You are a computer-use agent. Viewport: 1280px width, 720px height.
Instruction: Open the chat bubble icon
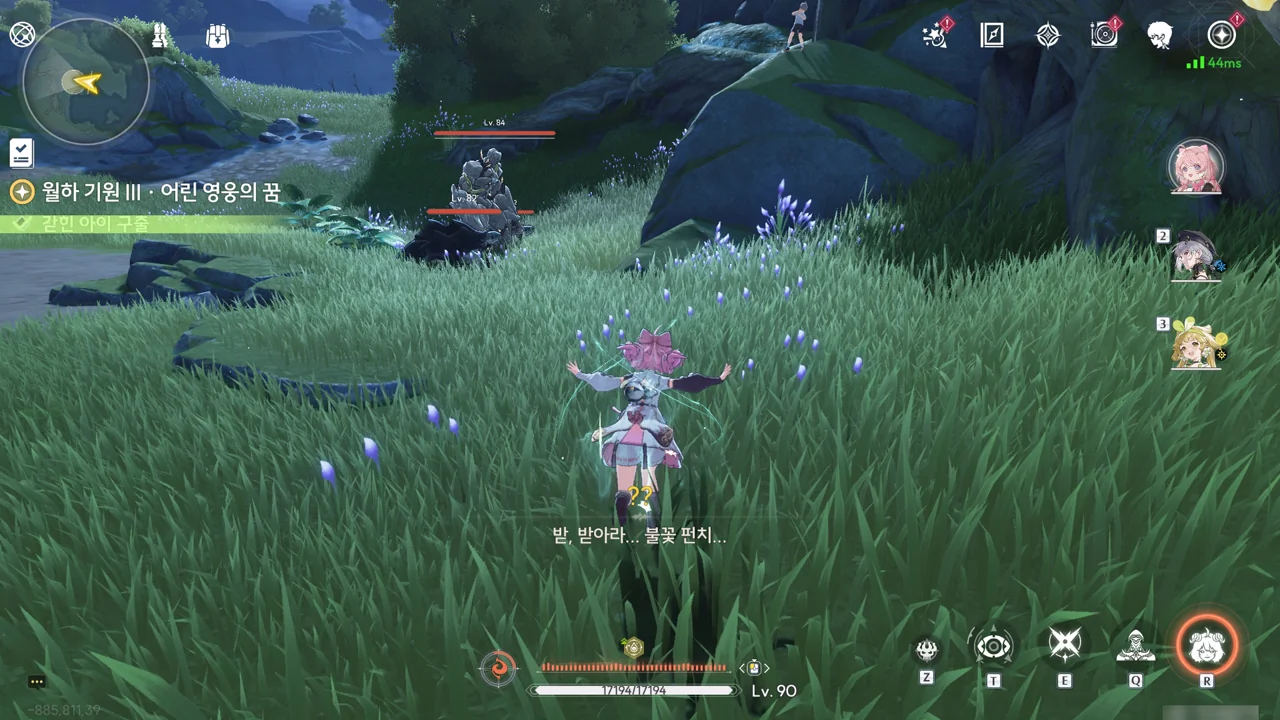(x=37, y=682)
